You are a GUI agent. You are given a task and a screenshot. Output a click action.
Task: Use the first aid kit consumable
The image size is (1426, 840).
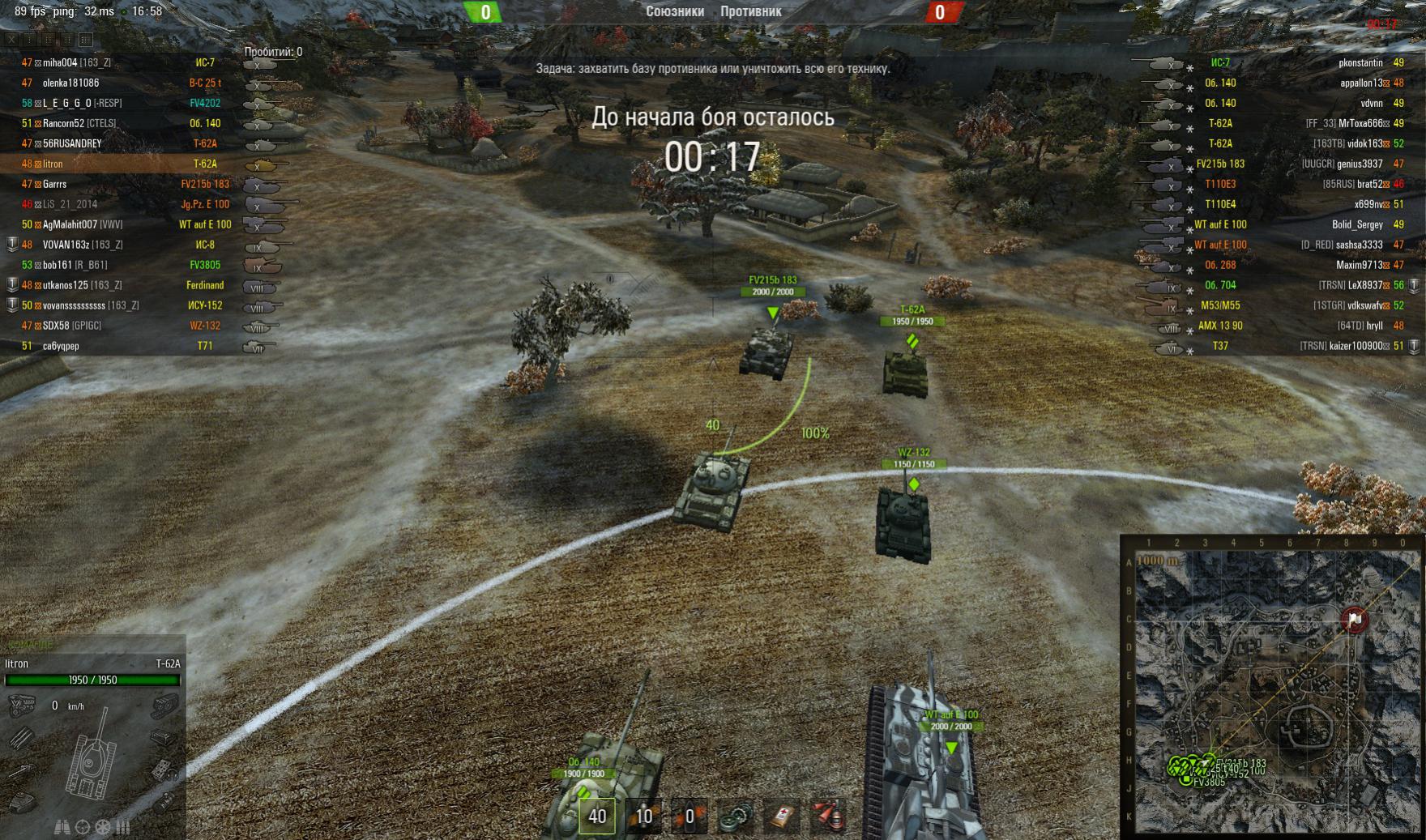tap(782, 816)
